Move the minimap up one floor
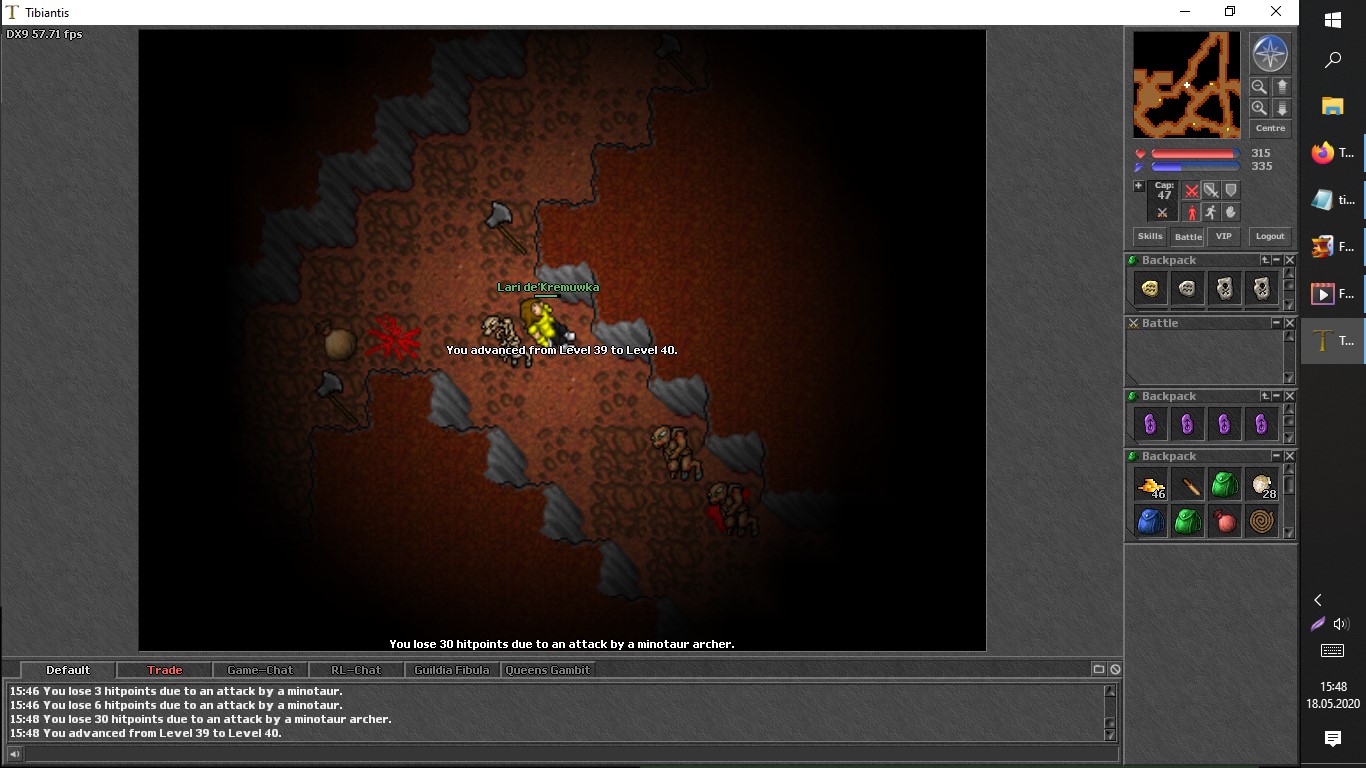This screenshot has width=1366, height=768. click(x=1282, y=87)
